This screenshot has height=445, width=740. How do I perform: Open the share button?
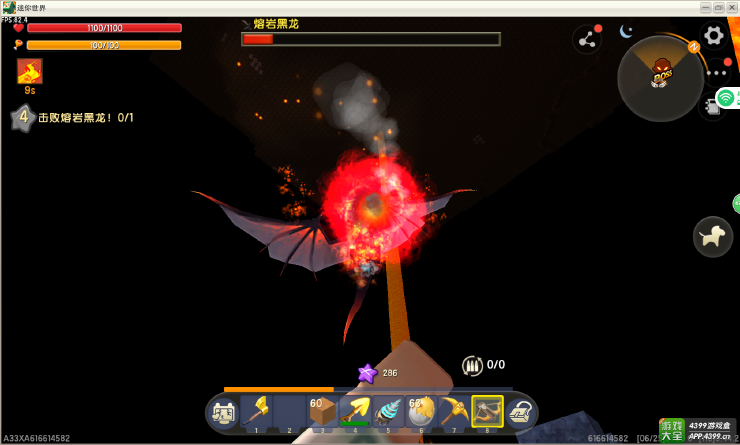pos(587,40)
